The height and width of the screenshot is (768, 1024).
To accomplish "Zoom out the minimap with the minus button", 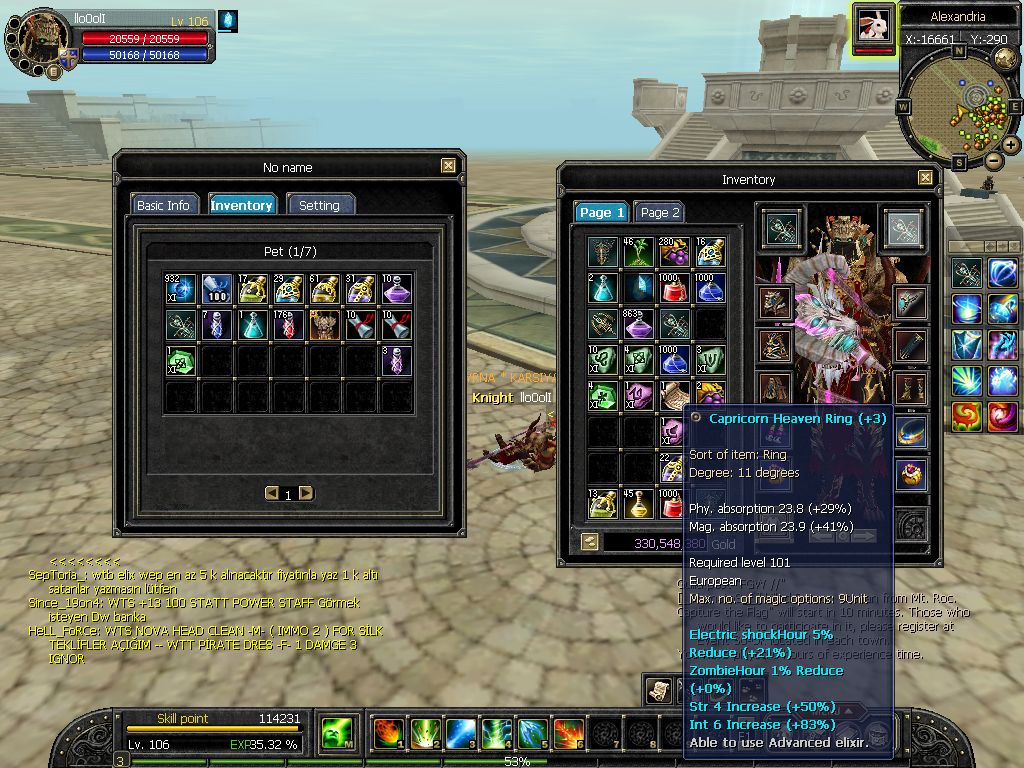I will [x=993, y=161].
